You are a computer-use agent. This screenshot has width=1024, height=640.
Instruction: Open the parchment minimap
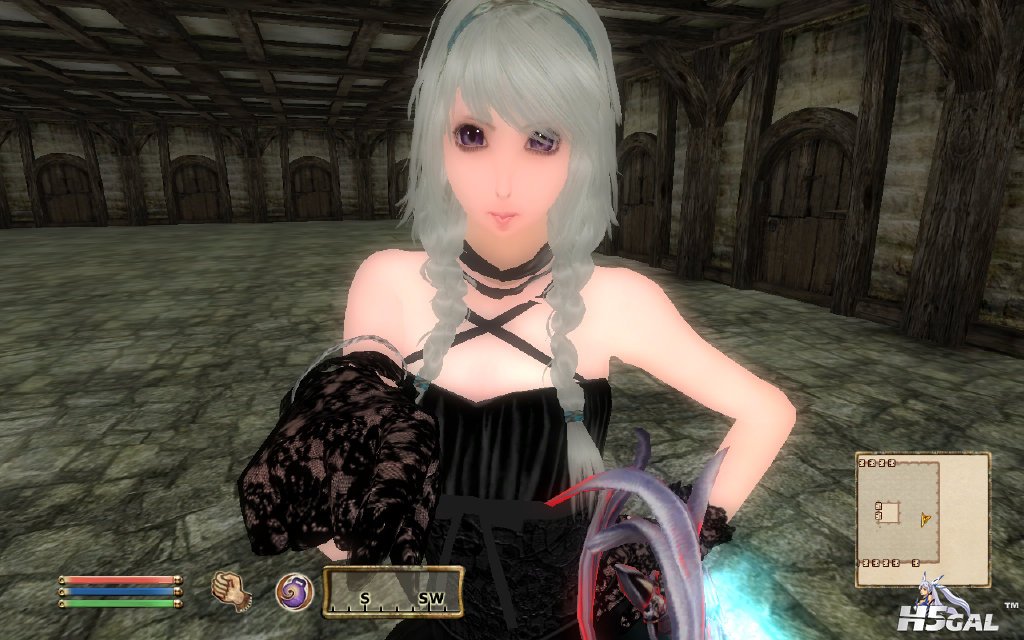922,519
